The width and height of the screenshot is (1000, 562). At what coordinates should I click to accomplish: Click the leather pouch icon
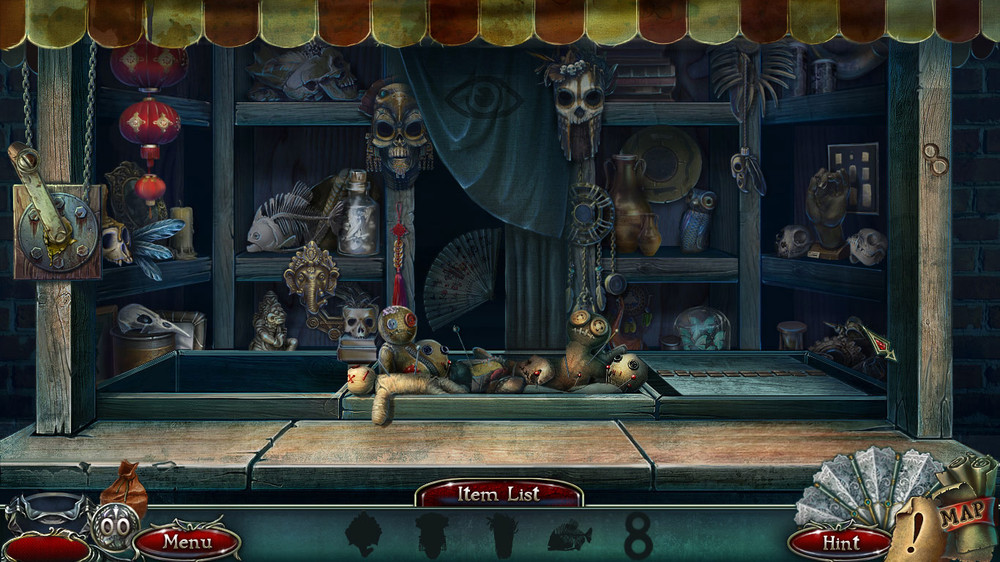(x=125, y=487)
